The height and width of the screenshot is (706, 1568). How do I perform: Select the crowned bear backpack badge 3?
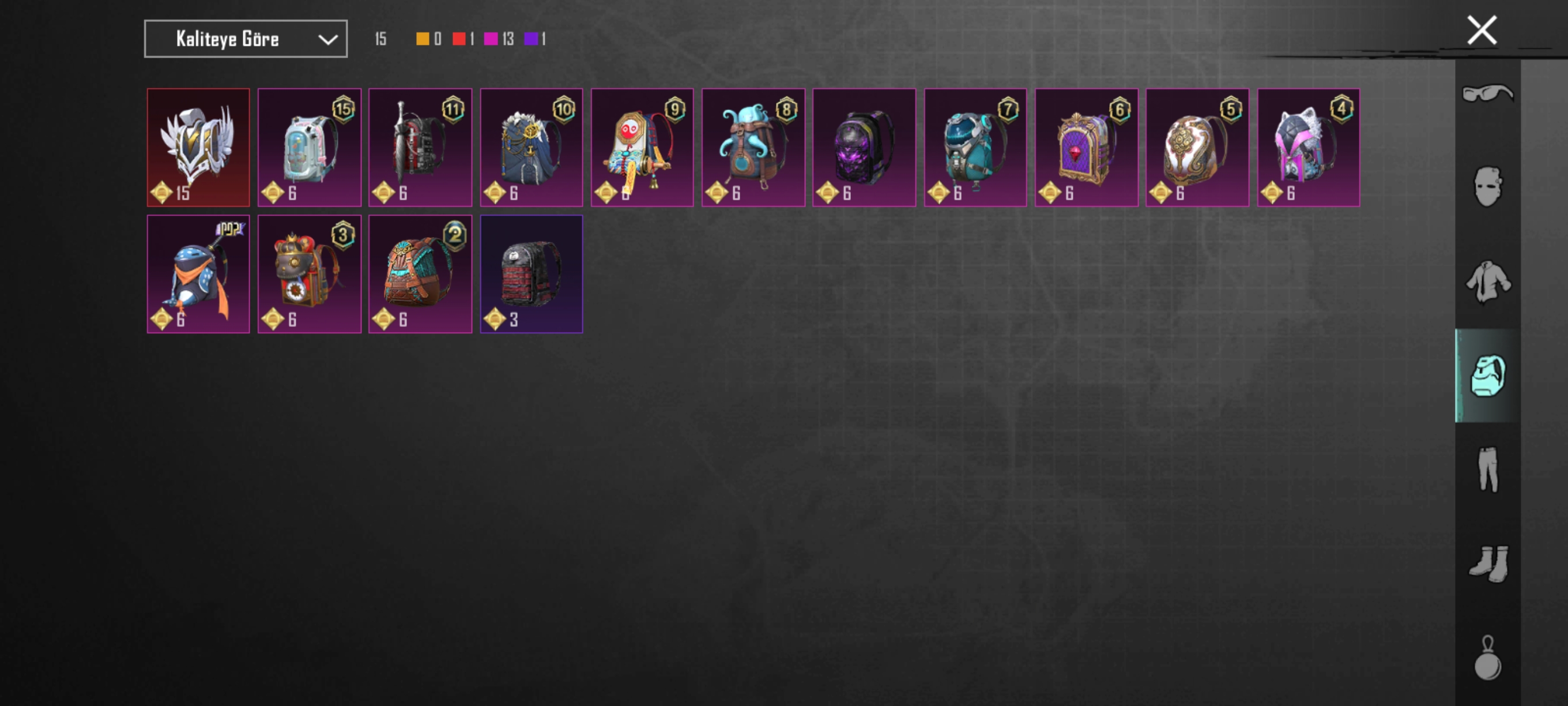(308, 274)
